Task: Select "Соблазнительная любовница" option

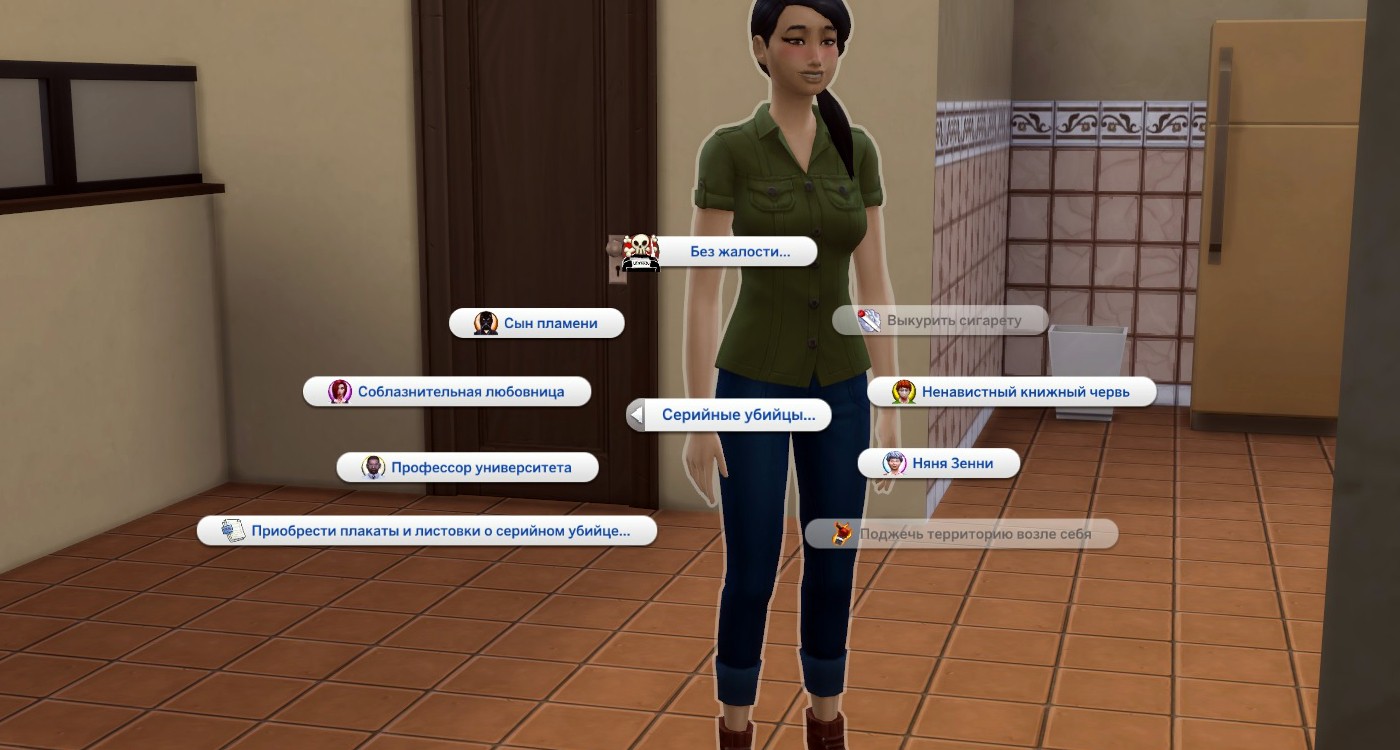Action: click(460, 392)
